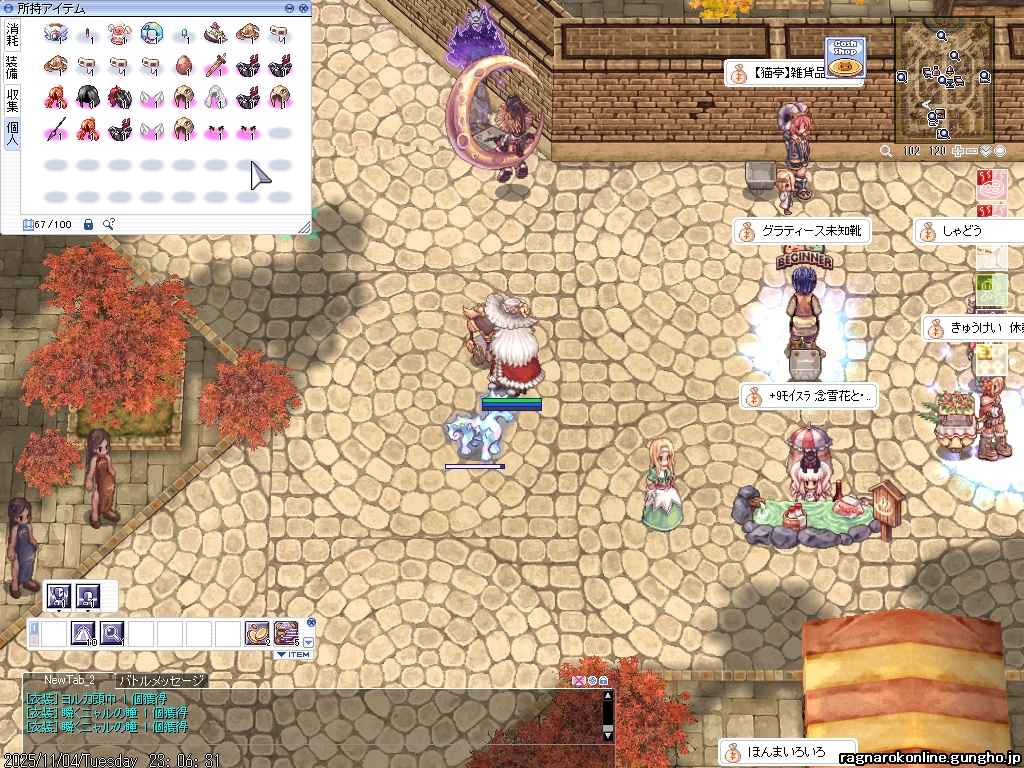Open the inventory item search
1024x768 pixels.
[108, 224]
